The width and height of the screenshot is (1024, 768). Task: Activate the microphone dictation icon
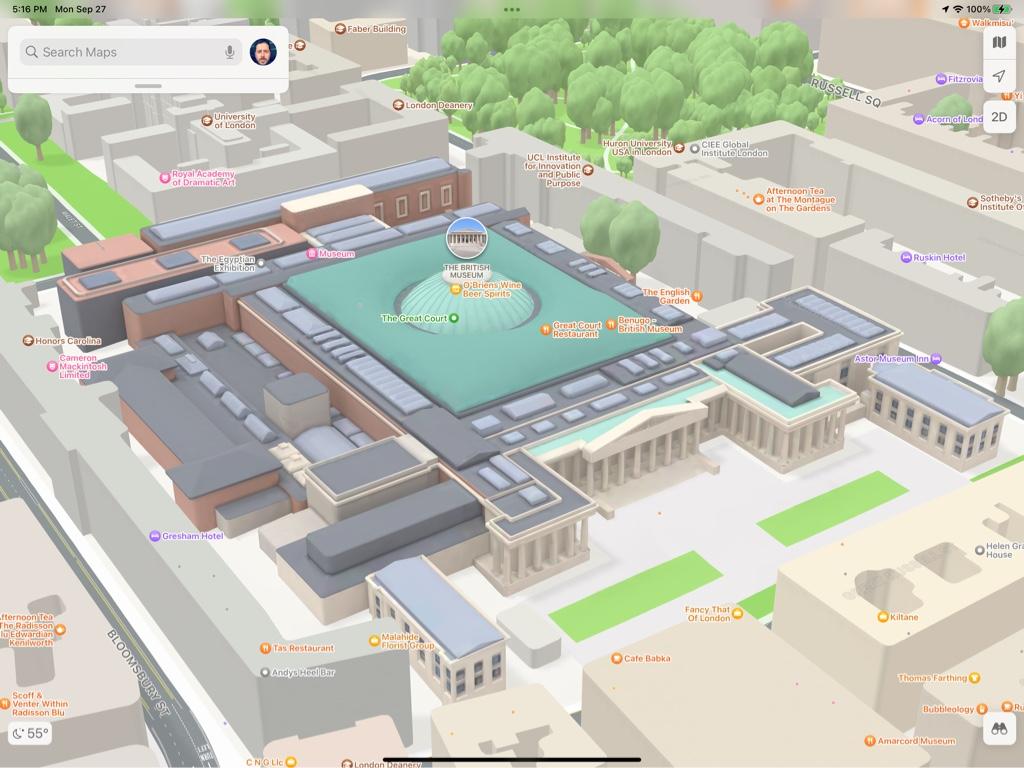click(230, 52)
